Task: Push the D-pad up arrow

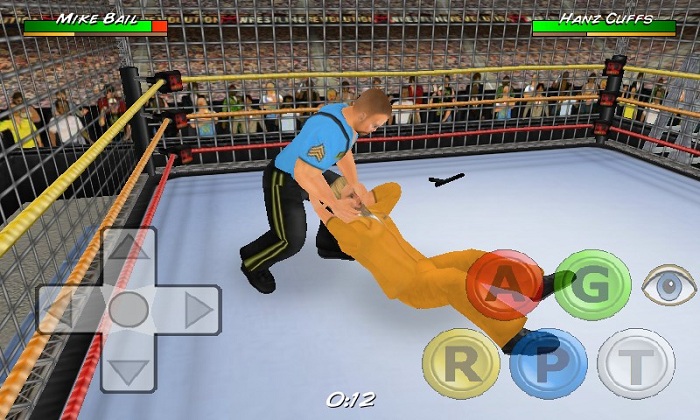Action: (128, 250)
